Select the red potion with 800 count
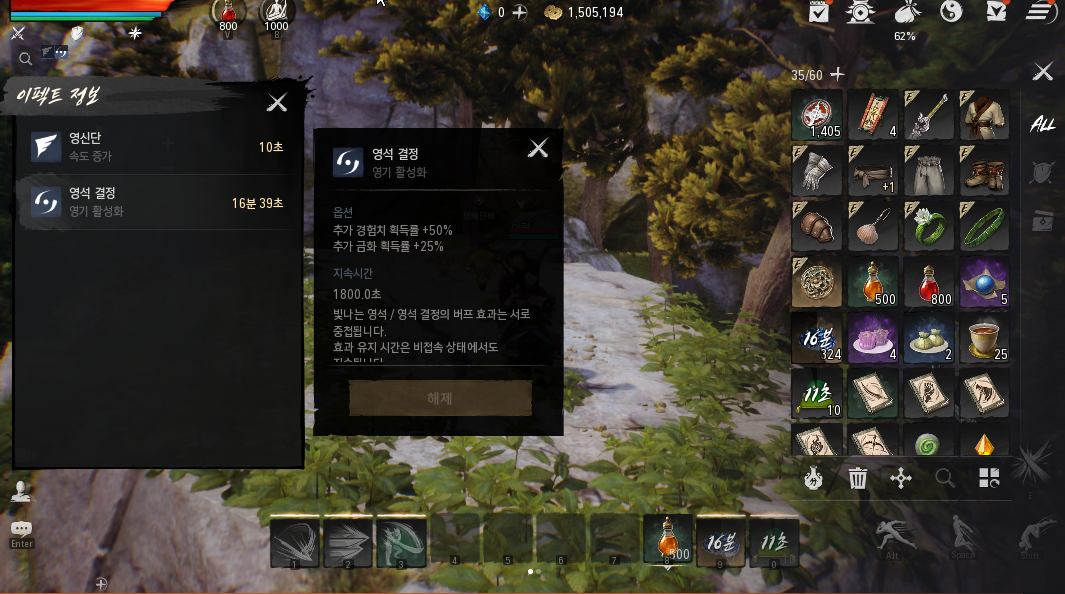This screenshot has width=1065, height=594. click(928, 283)
